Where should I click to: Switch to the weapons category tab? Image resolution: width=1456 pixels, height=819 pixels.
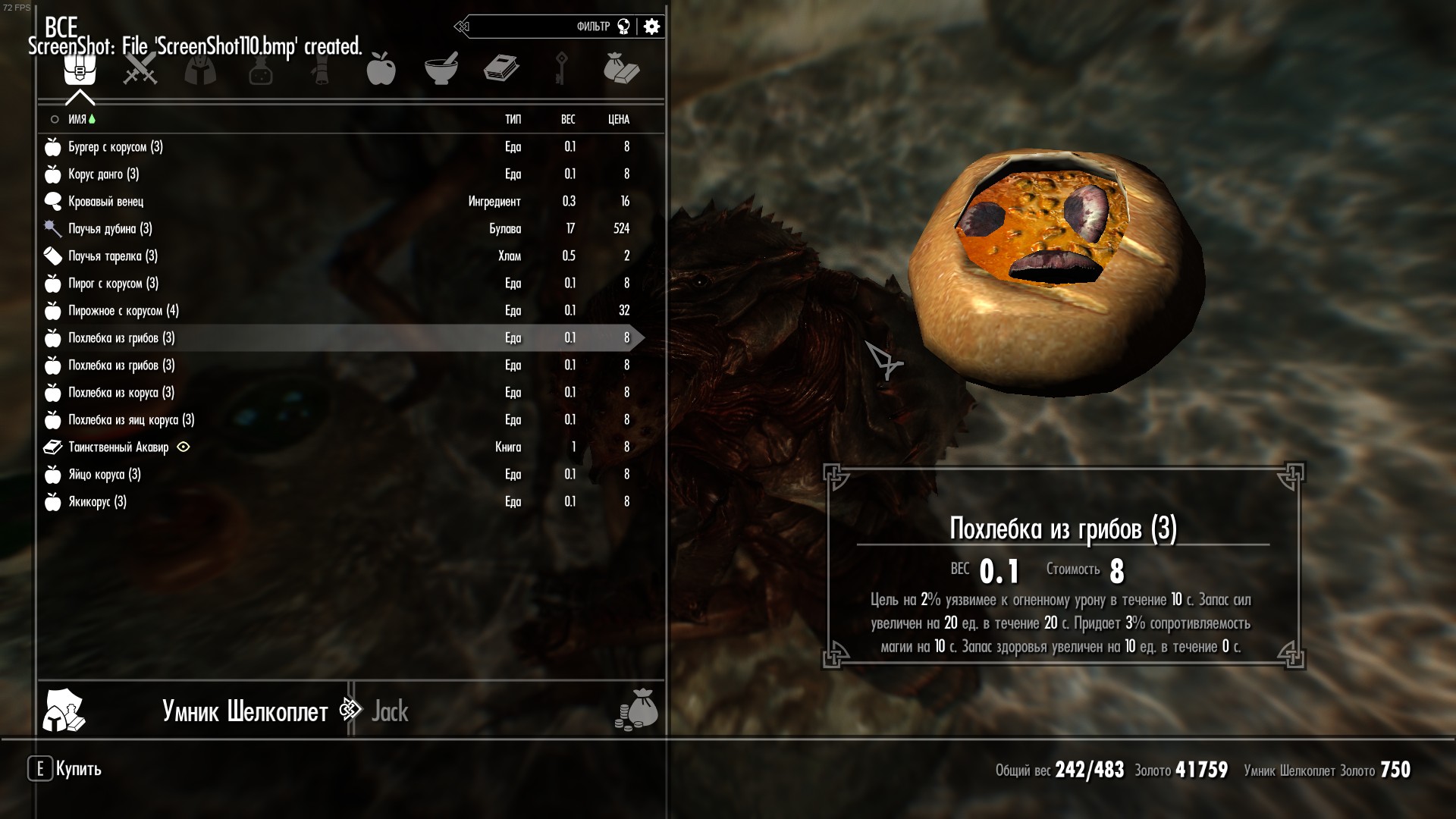(140, 70)
